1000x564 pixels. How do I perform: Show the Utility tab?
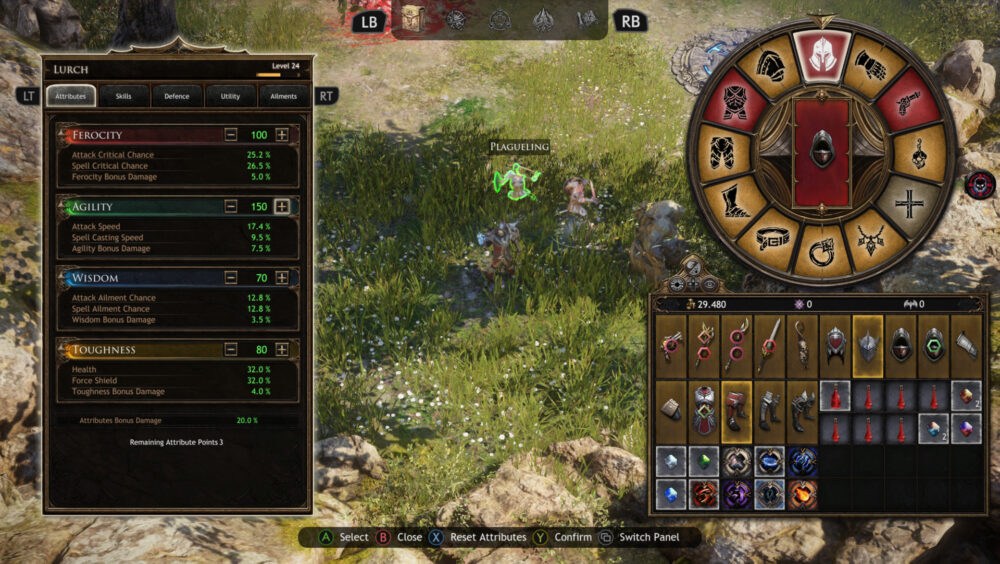231,96
